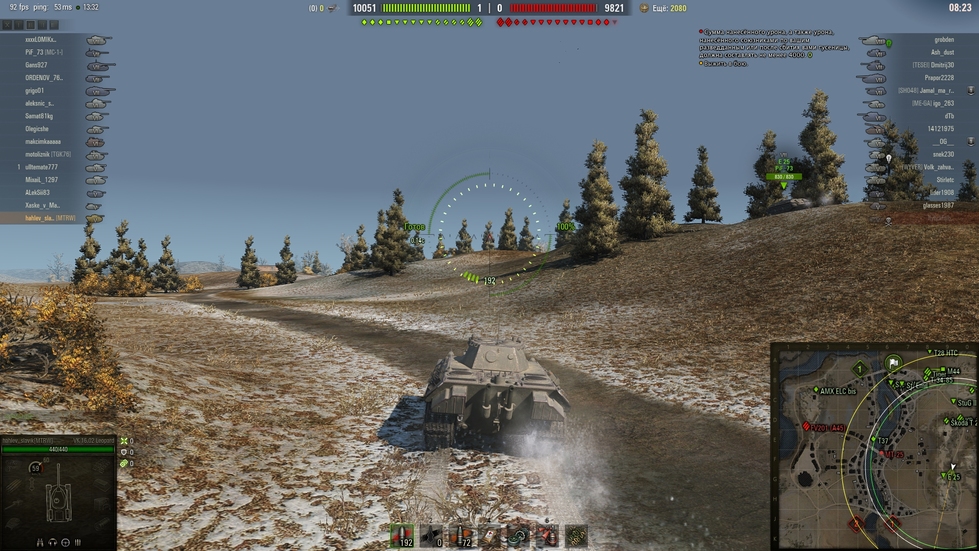Activate the fire extinguisher consumable

coord(546,535)
